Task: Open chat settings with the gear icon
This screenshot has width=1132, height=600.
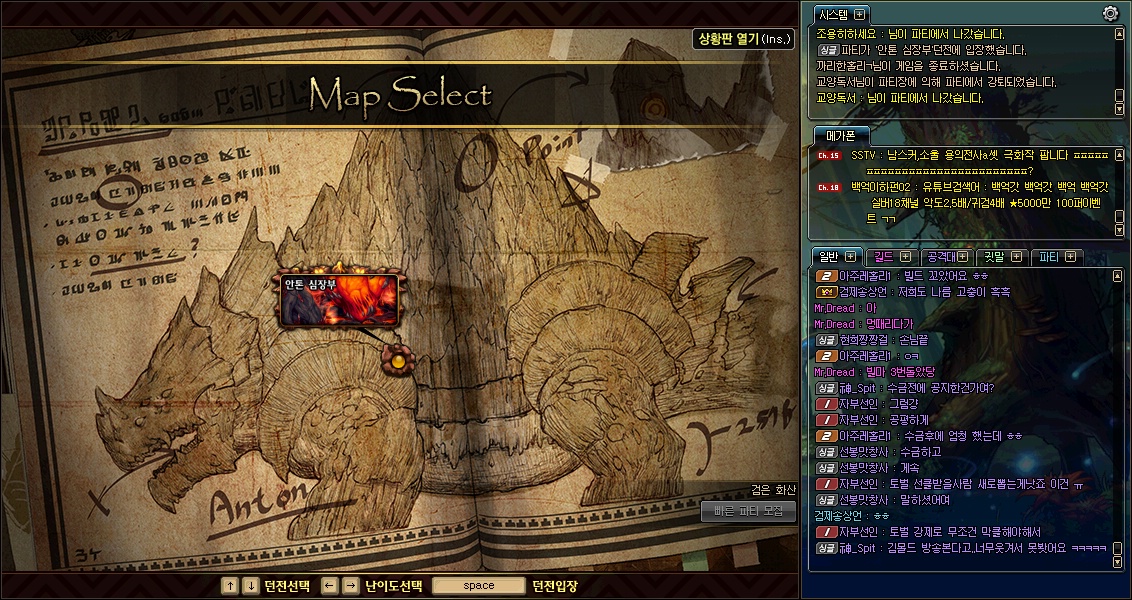Action: [x=1110, y=13]
